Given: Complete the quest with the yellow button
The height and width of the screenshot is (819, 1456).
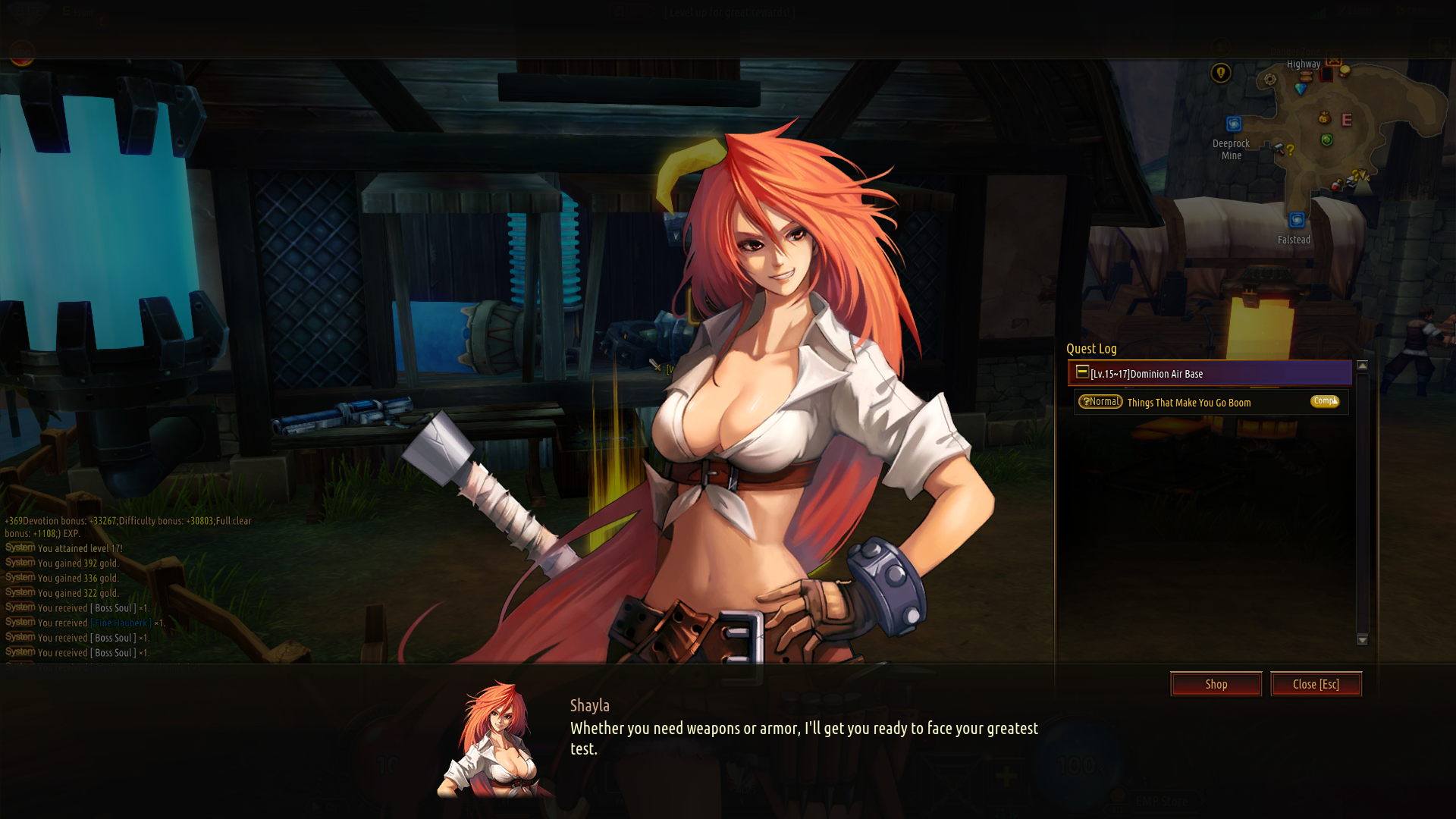Looking at the screenshot, I should [1325, 401].
